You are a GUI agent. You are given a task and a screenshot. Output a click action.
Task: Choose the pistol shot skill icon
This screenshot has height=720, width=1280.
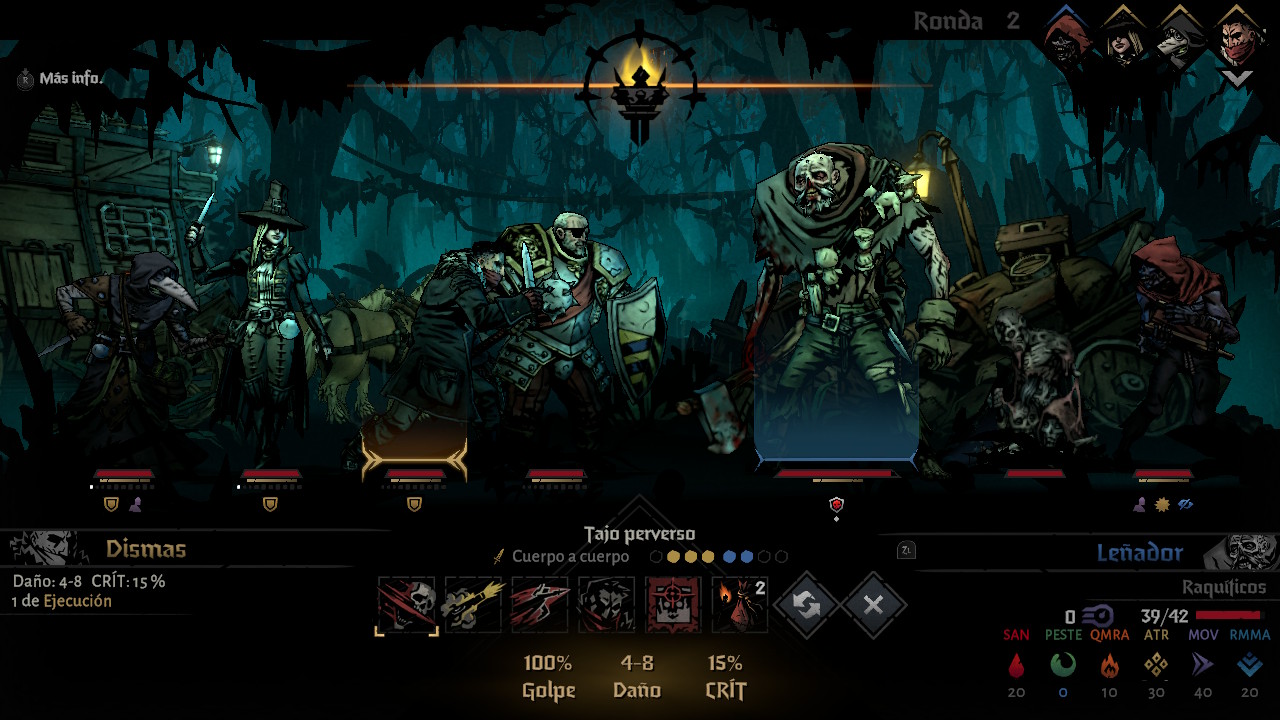[473, 604]
